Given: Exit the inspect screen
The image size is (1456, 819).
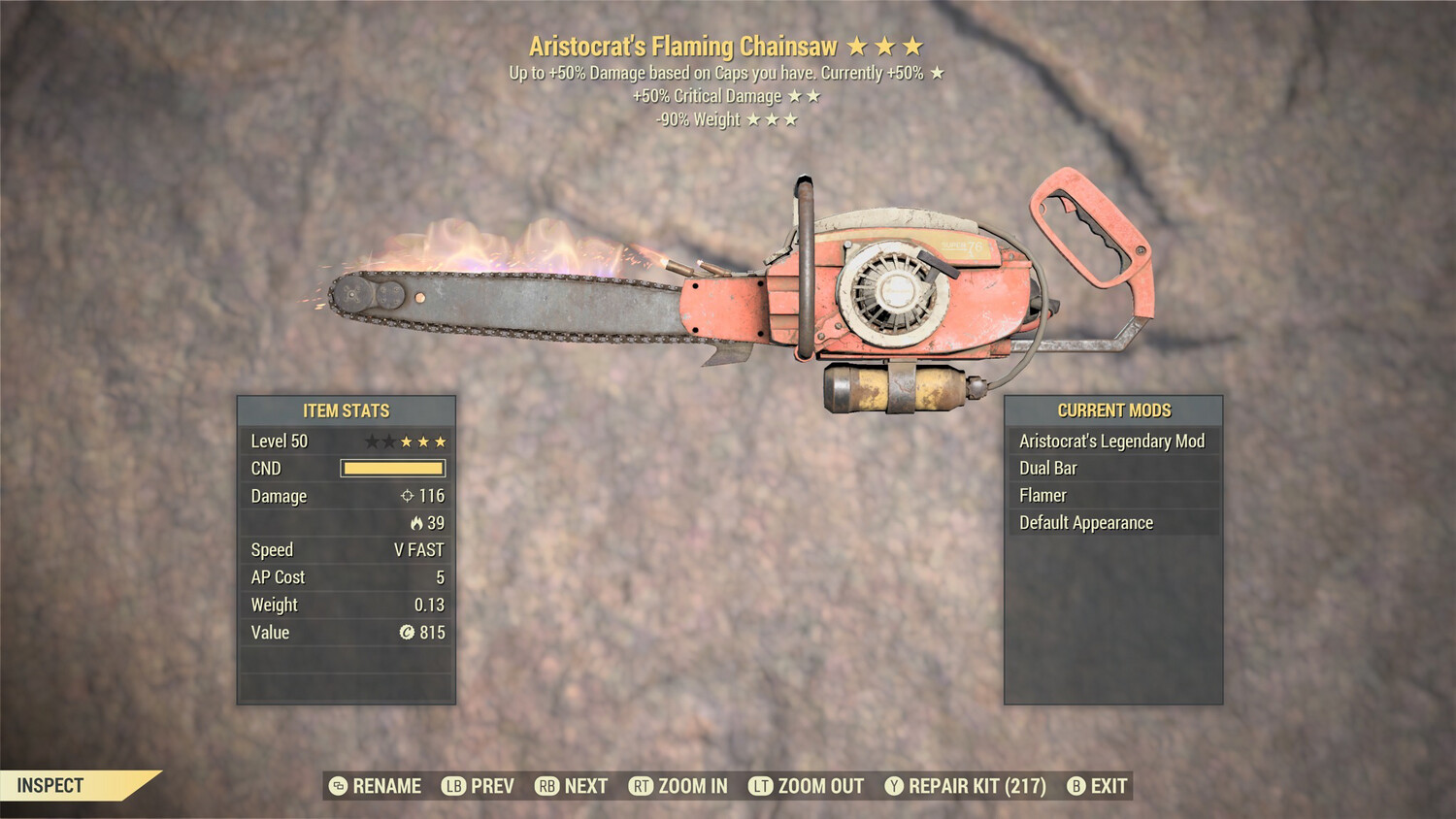Looking at the screenshot, I should tap(1098, 786).
